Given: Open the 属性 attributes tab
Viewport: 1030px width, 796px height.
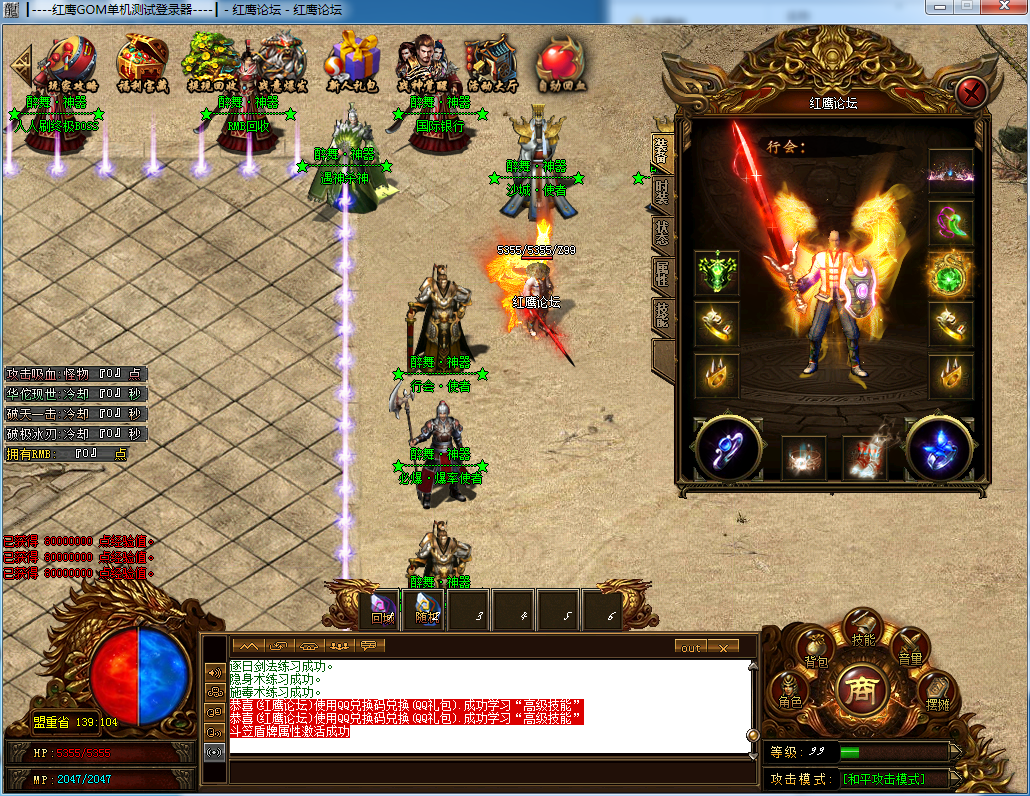Looking at the screenshot, I should coord(662,271).
